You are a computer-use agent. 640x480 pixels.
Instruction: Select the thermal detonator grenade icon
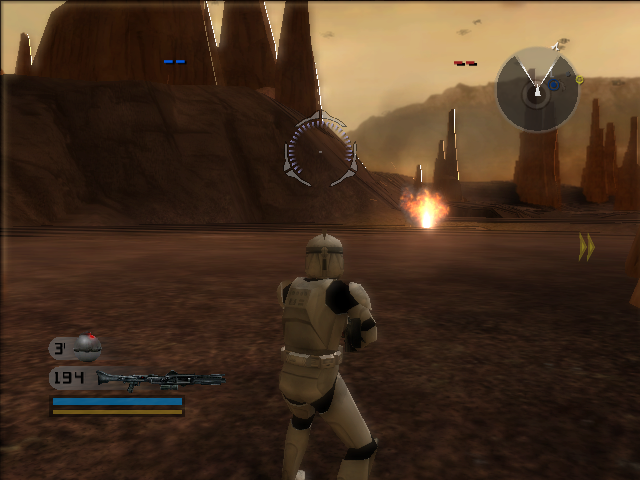pyautogui.click(x=88, y=347)
